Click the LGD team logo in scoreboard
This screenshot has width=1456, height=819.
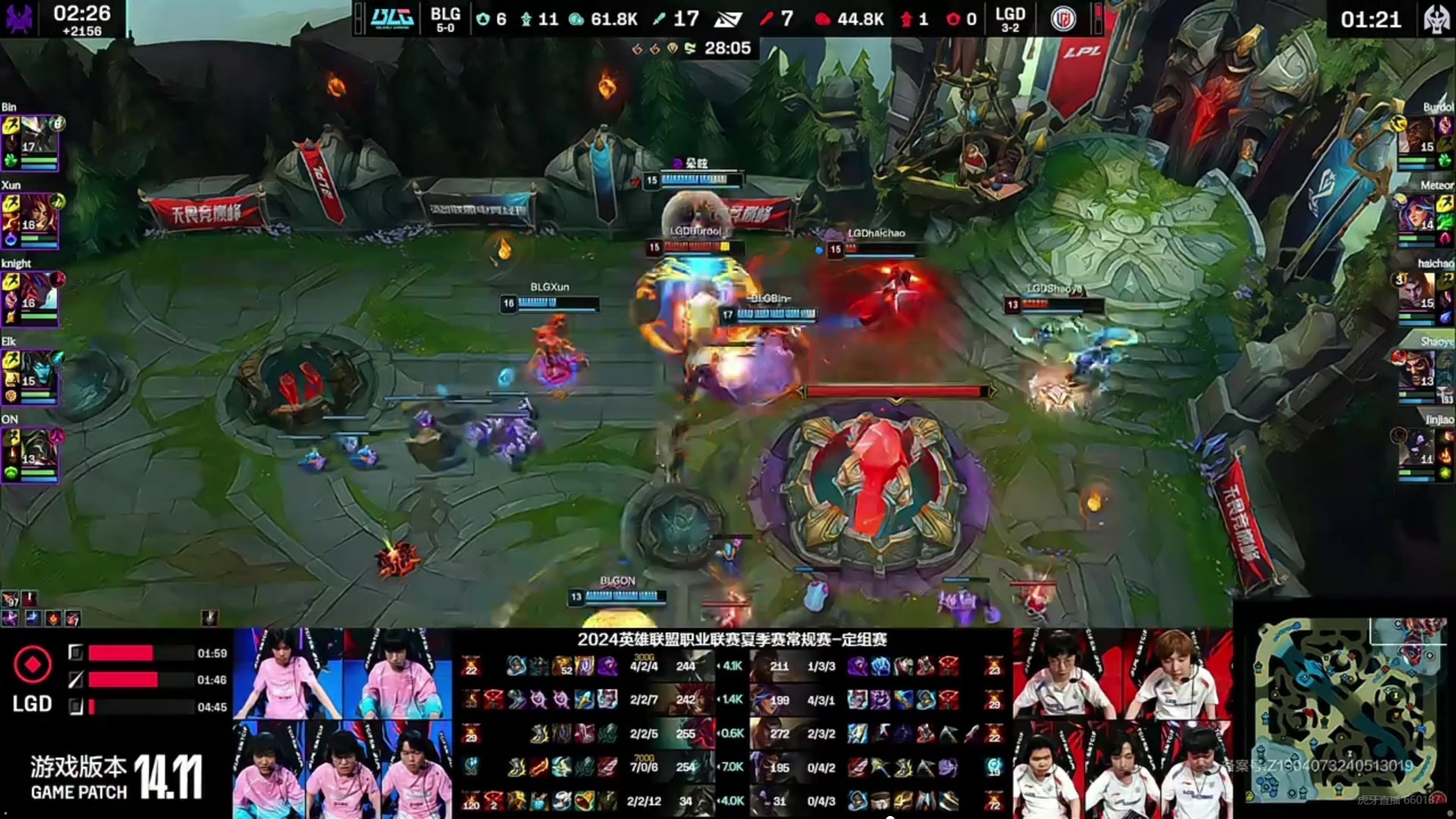click(1063, 18)
